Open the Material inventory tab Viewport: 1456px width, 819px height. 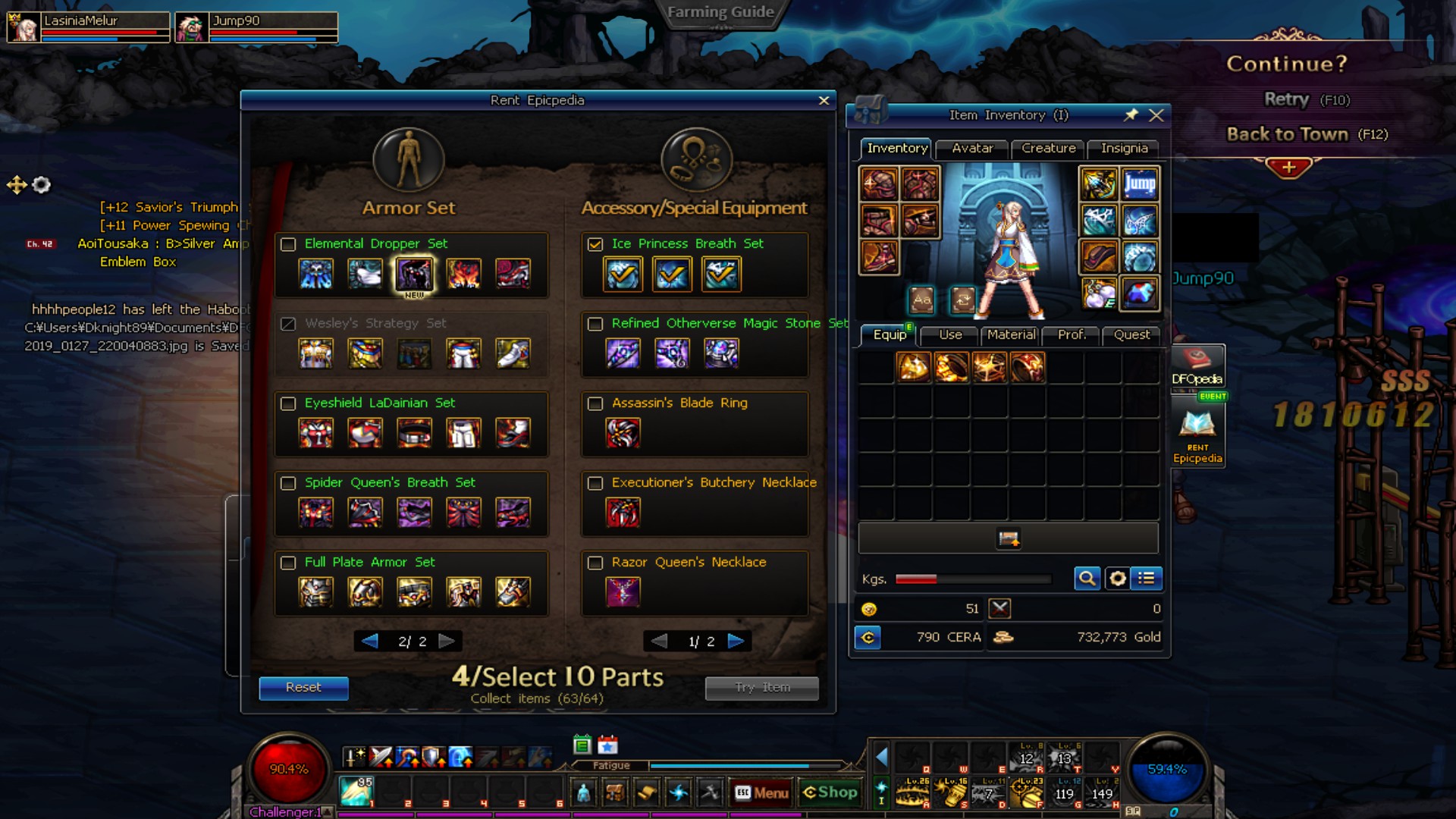[x=1010, y=334]
